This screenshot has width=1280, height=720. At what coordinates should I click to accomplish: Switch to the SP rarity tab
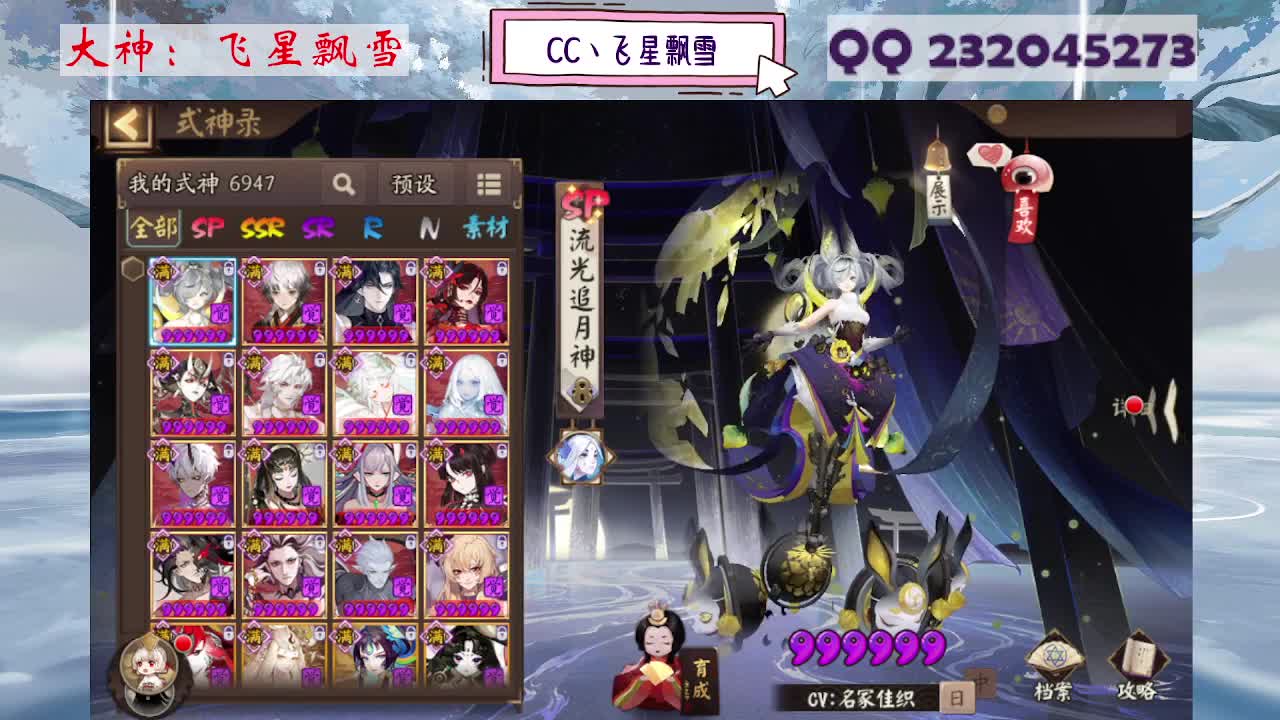pos(208,228)
